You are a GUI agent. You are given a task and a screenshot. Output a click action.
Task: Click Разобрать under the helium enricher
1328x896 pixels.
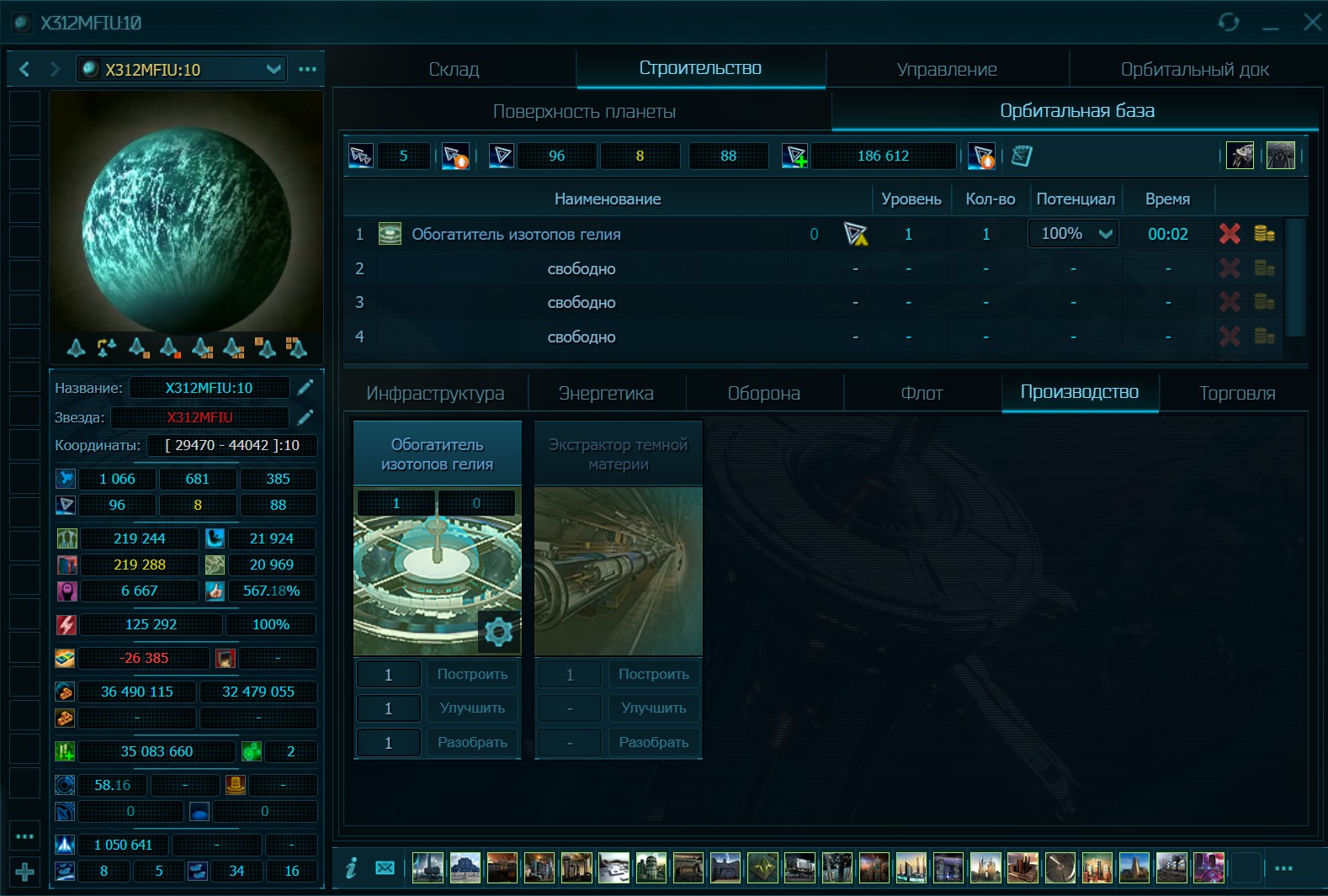pyautogui.click(x=472, y=743)
